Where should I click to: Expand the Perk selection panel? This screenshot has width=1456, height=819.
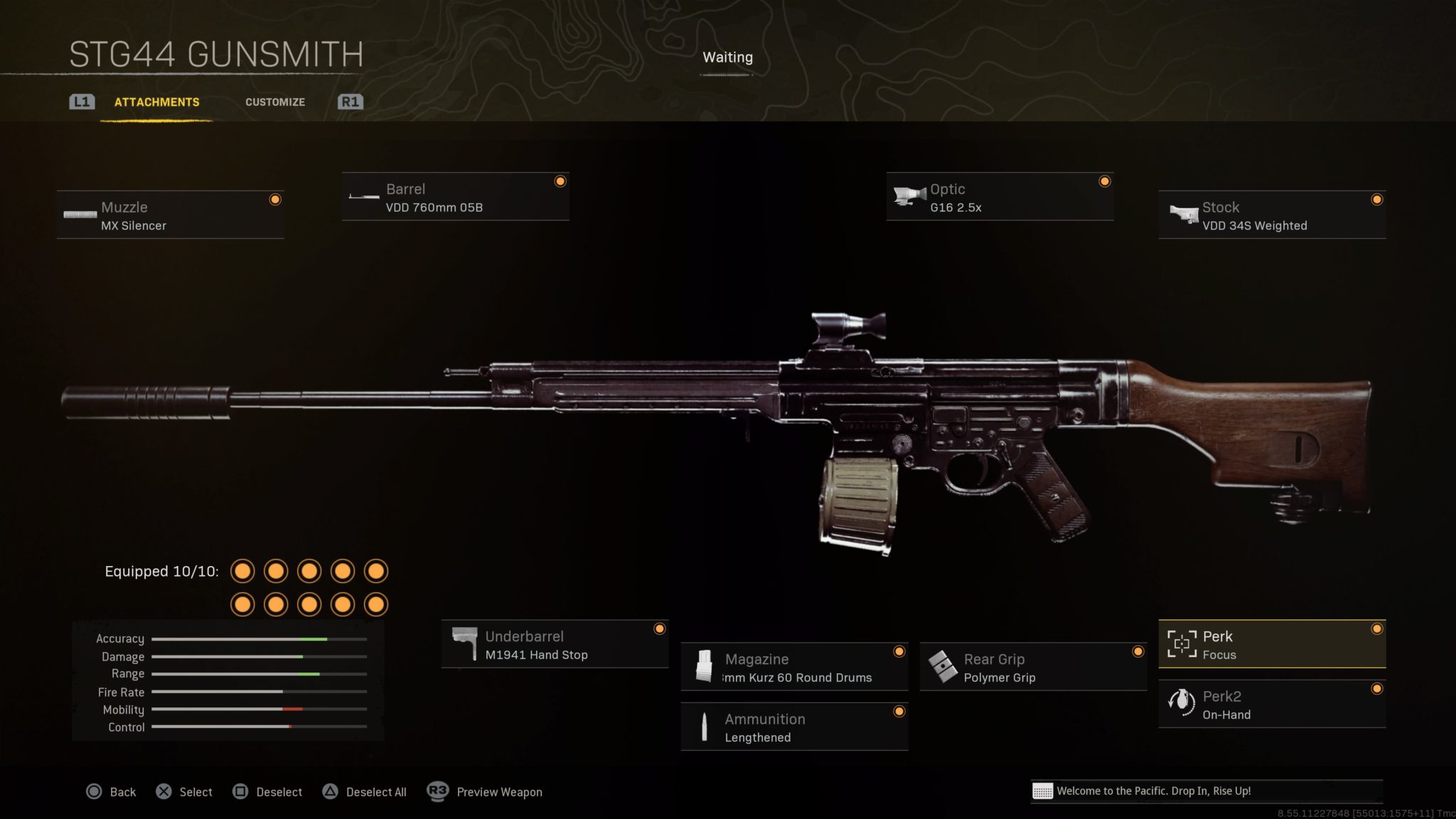click(1272, 644)
